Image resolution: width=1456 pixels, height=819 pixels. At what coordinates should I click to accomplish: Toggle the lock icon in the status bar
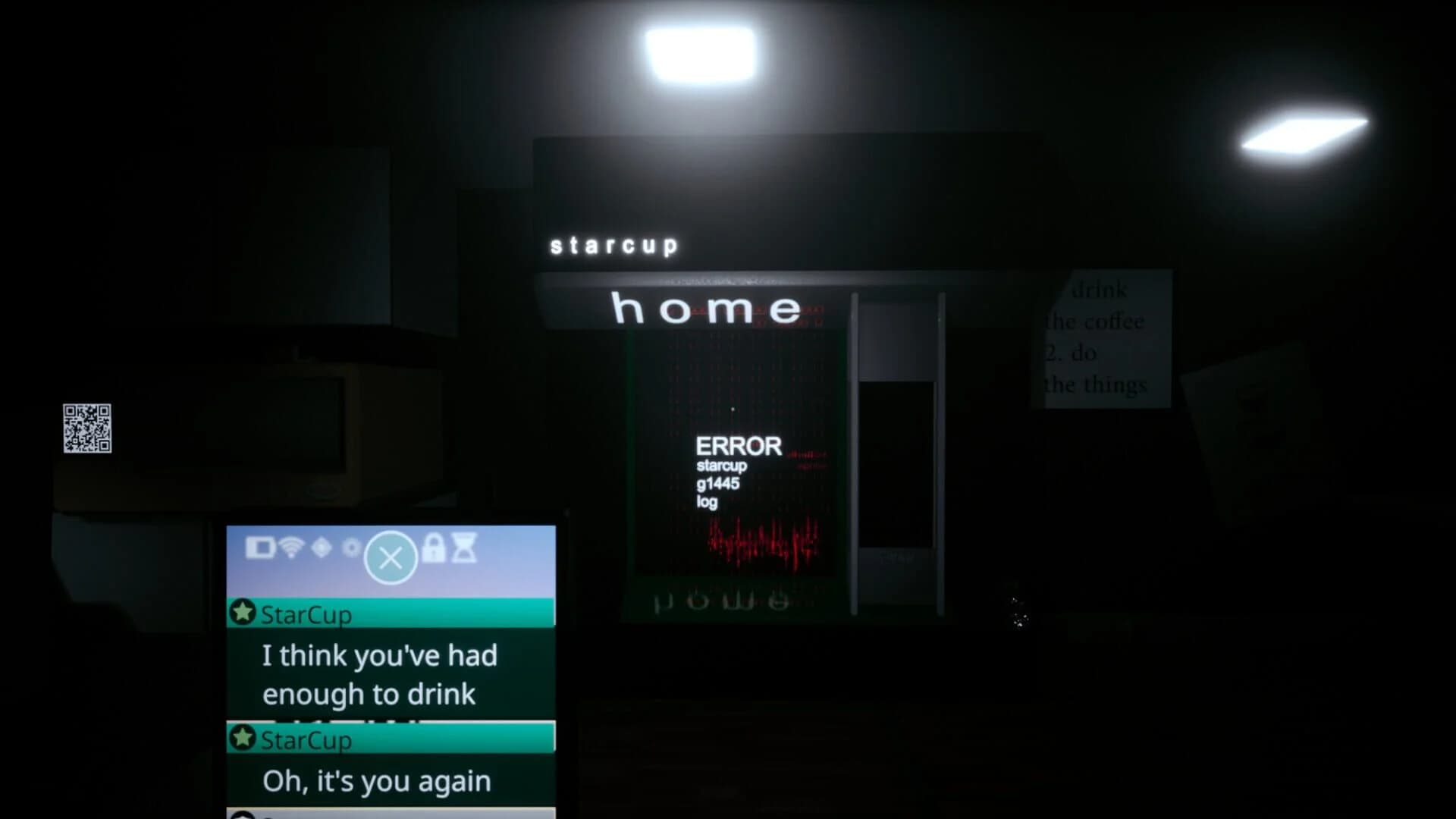[x=434, y=548]
